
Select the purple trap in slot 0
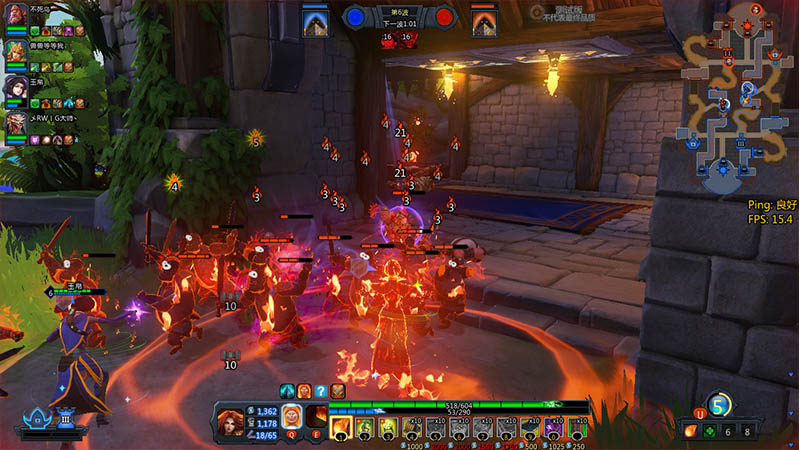click(x=553, y=428)
